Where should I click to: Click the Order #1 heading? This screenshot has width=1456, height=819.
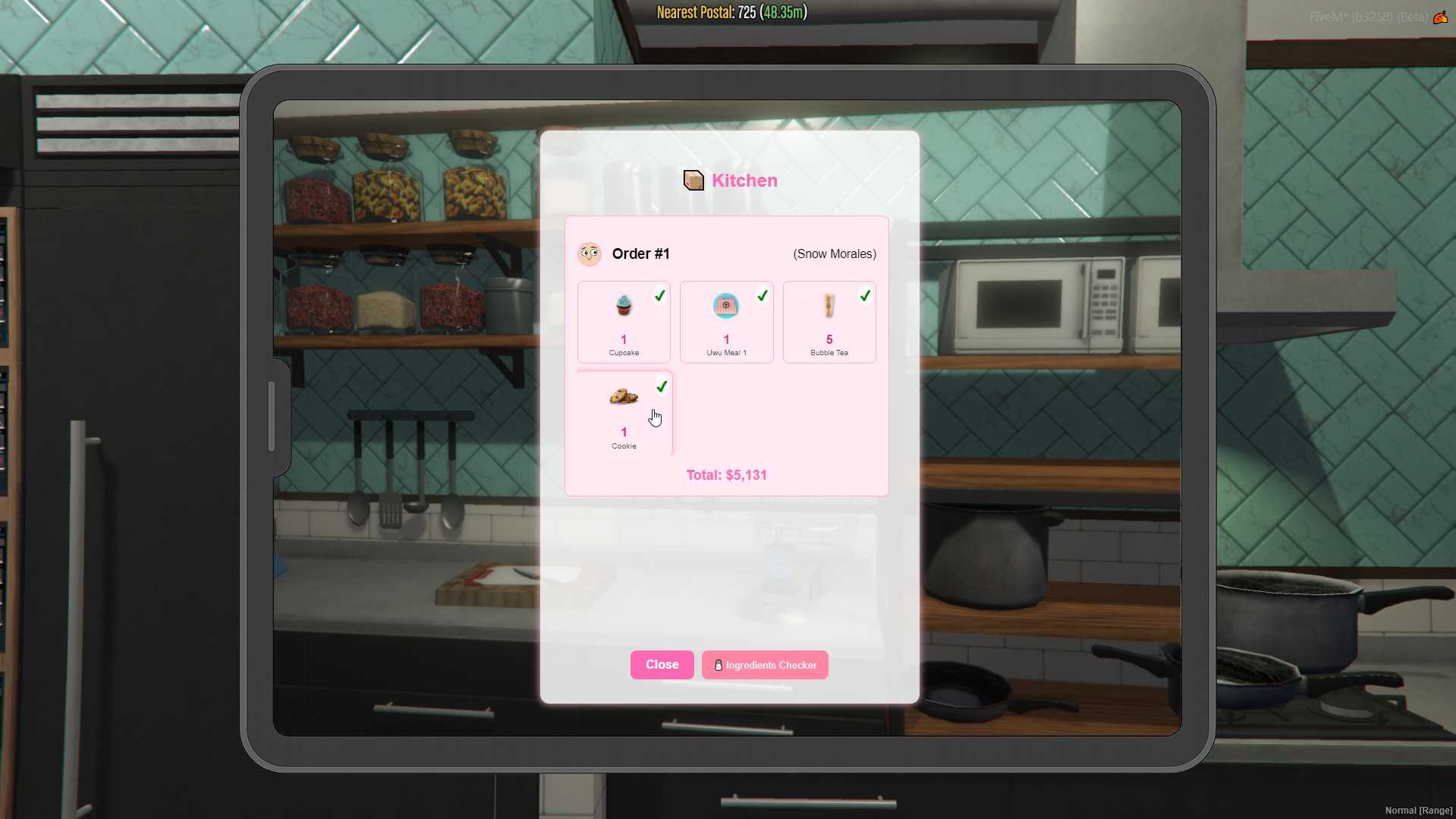point(640,254)
